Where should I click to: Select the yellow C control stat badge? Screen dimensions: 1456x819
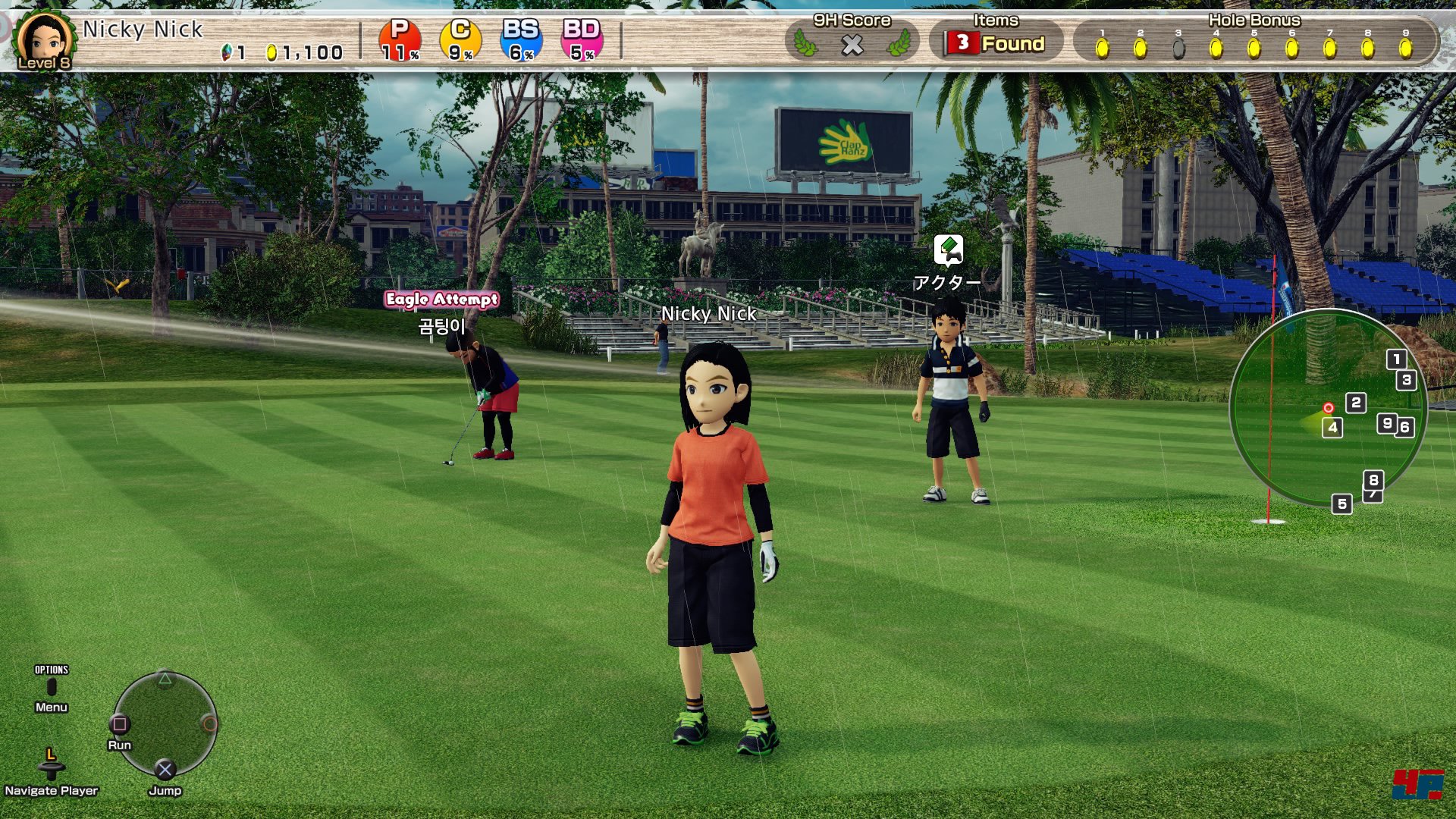click(460, 40)
